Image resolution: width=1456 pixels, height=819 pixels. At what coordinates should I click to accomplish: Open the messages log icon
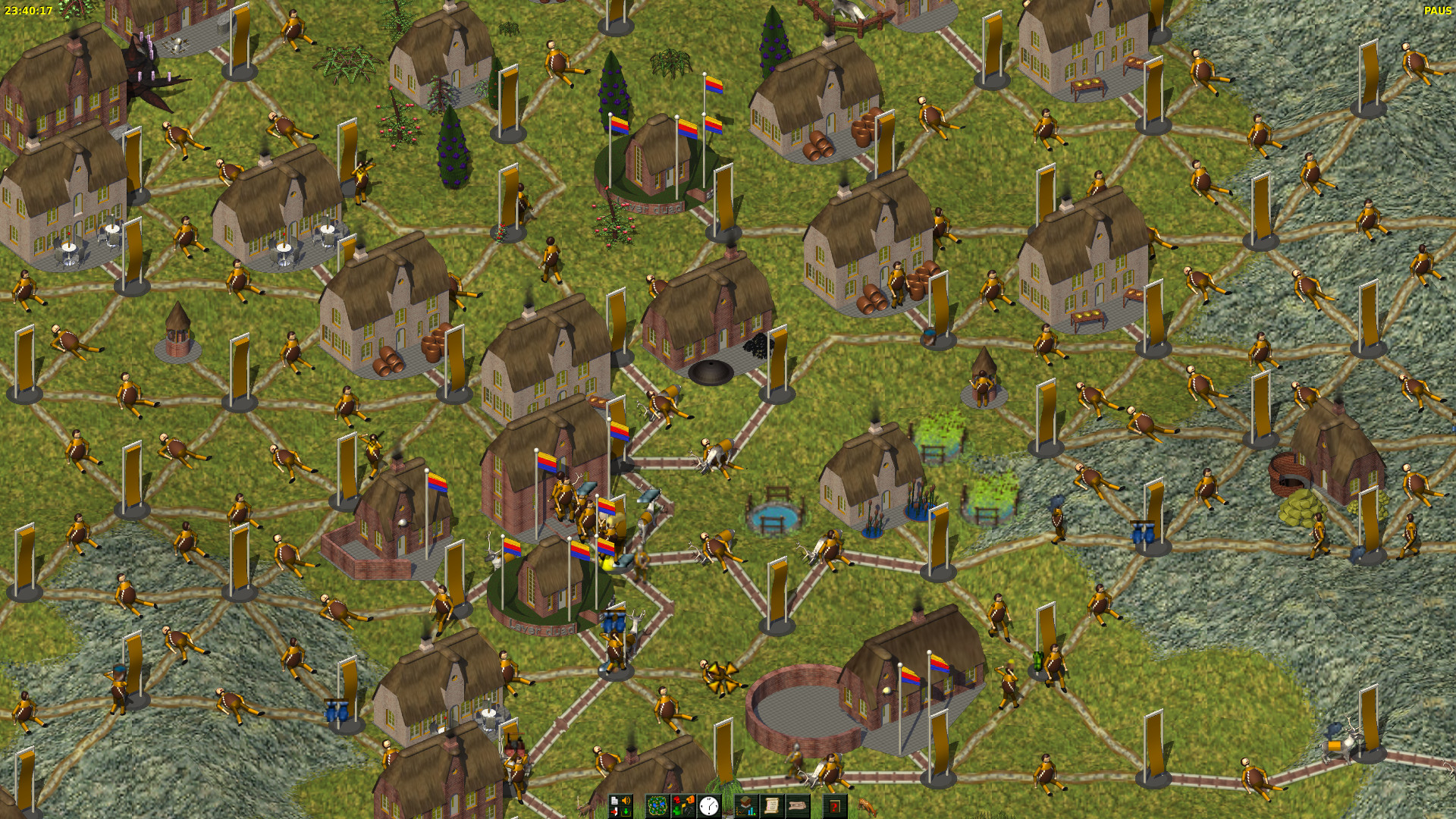[797, 805]
